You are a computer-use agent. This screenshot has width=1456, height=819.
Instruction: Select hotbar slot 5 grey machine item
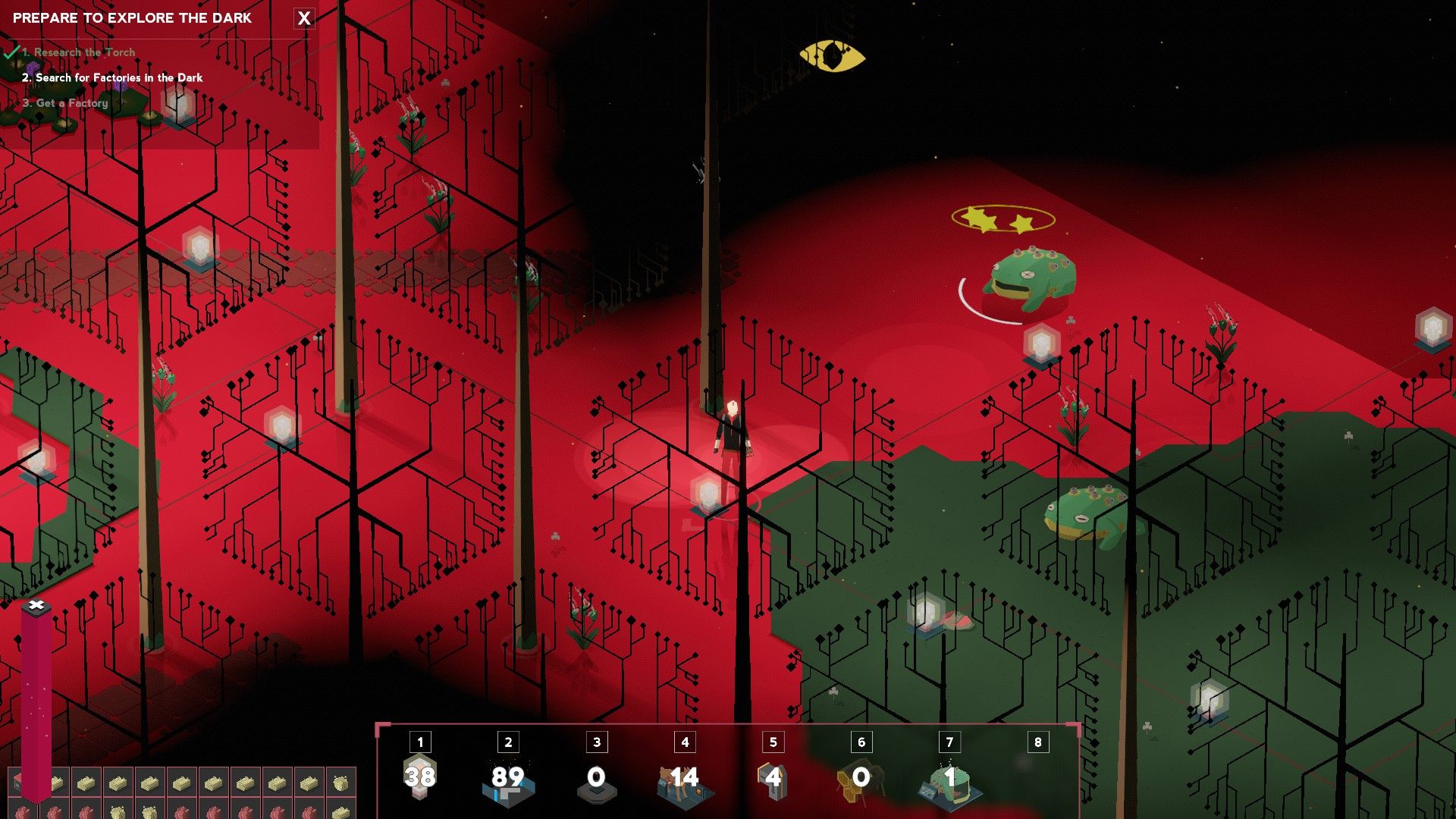(x=773, y=780)
